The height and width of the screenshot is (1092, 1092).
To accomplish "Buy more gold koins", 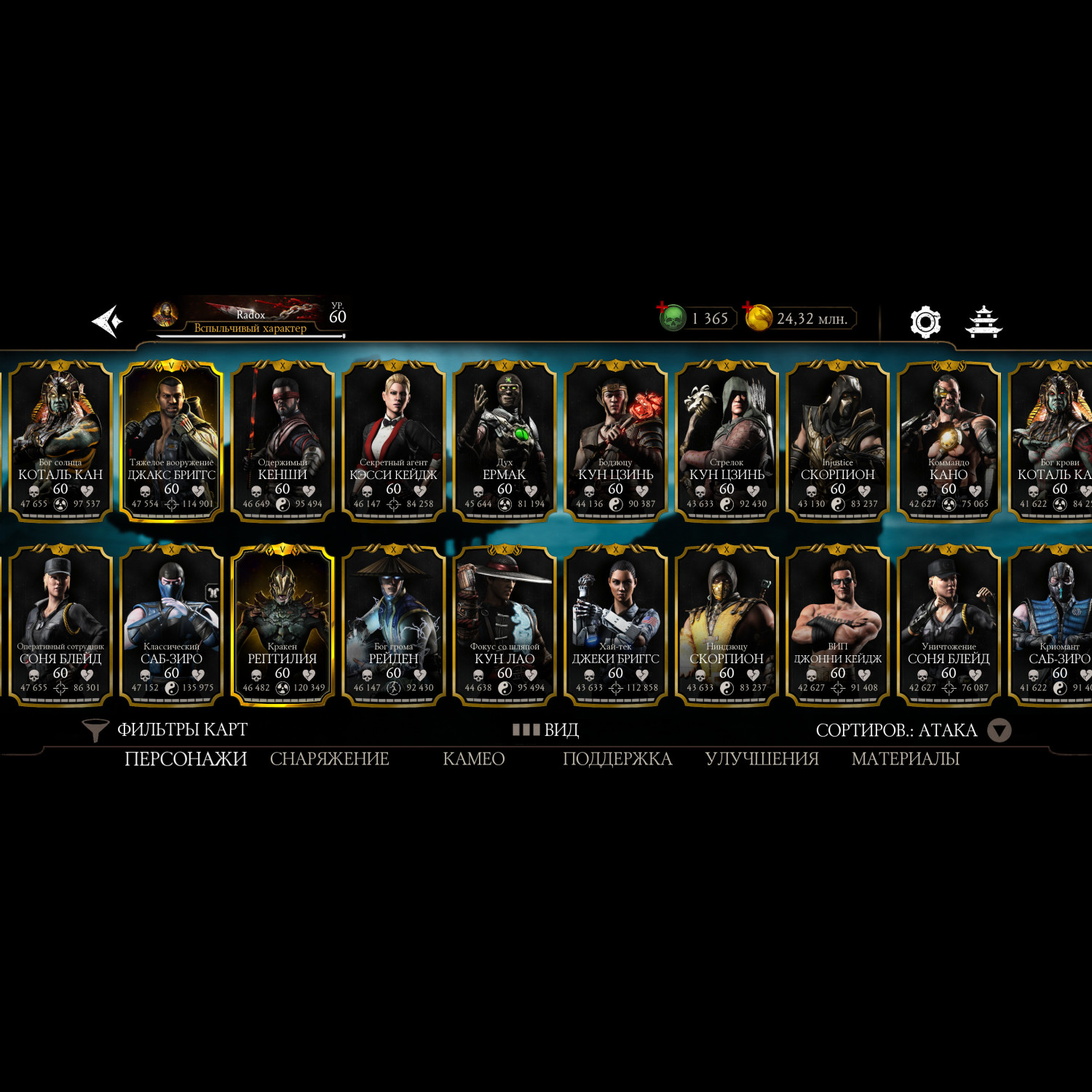I will click(758, 318).
